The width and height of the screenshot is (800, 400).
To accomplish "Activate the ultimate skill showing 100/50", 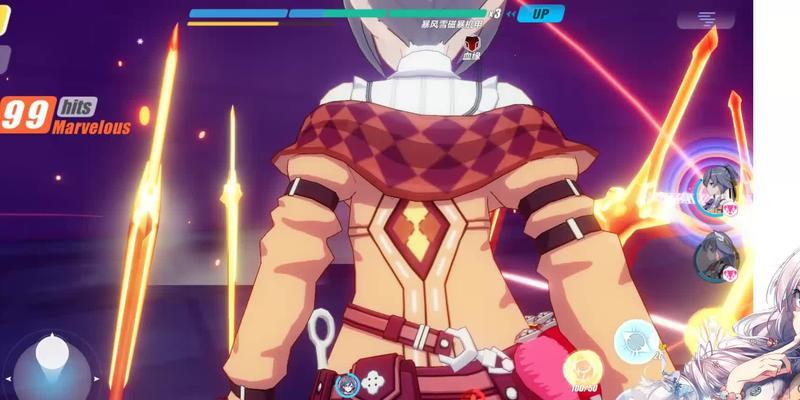I will click(x=581, y=368).
